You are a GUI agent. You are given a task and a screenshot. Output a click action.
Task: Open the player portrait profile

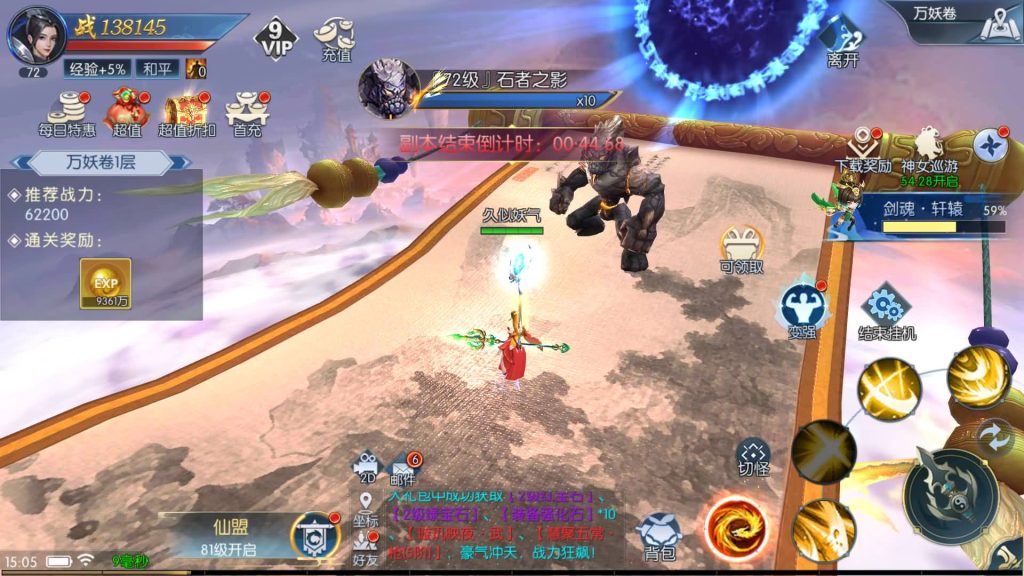pyautogui.click(x=36, y=35)
